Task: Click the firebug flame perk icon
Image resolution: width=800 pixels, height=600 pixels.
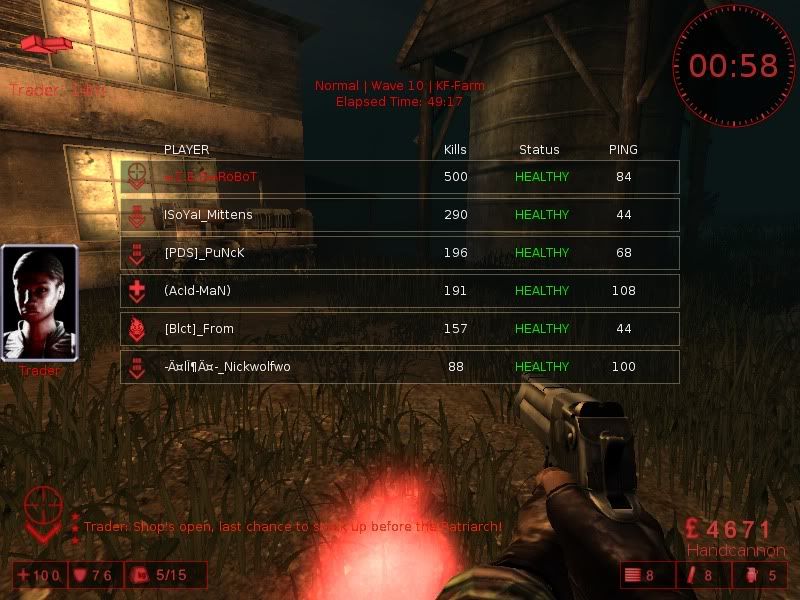Action: point(136,329)
